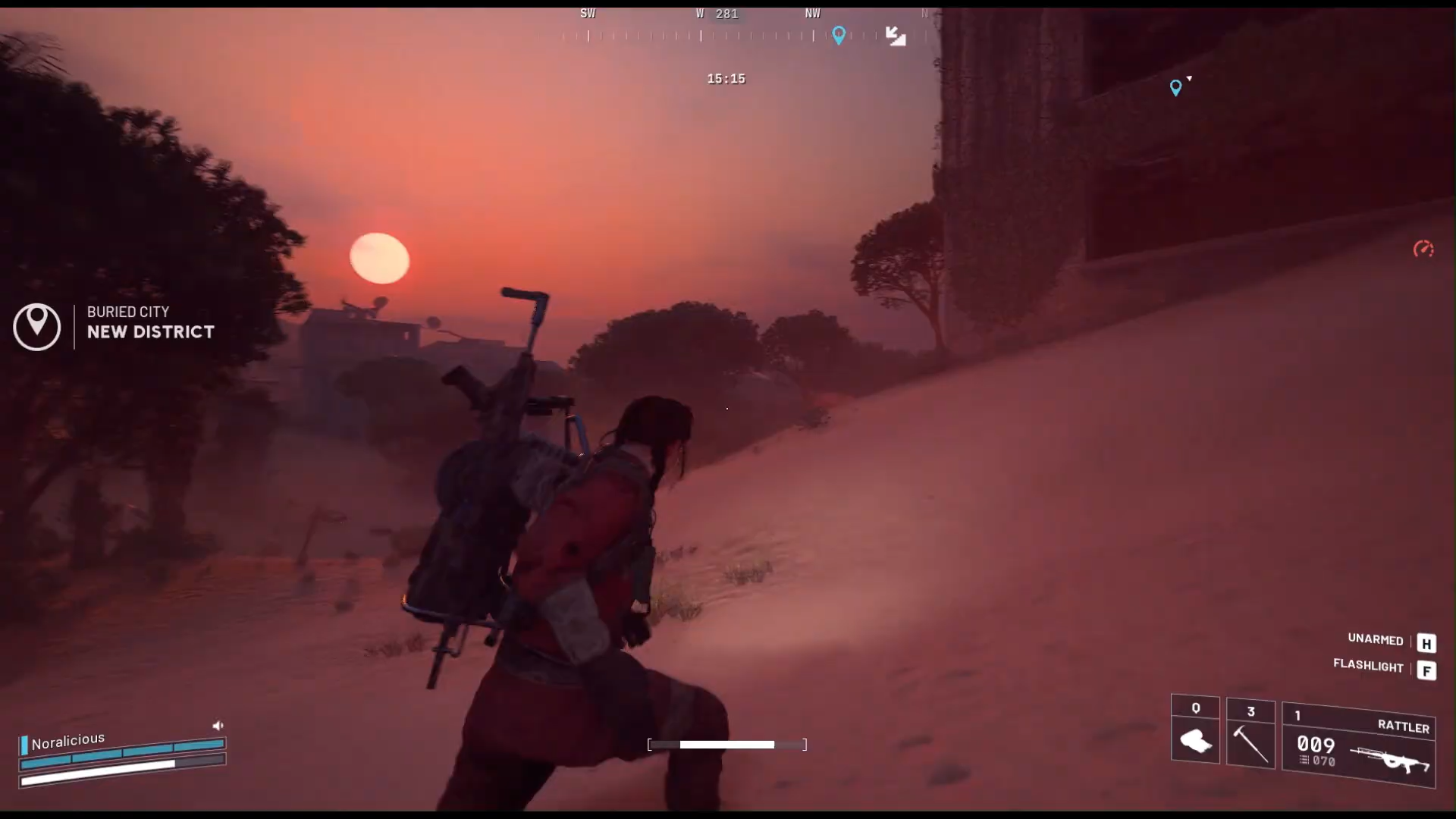This screenshot has width=1456, height=819.
Task: Select the UNARMED label text
Action: tap(1375, 639)
